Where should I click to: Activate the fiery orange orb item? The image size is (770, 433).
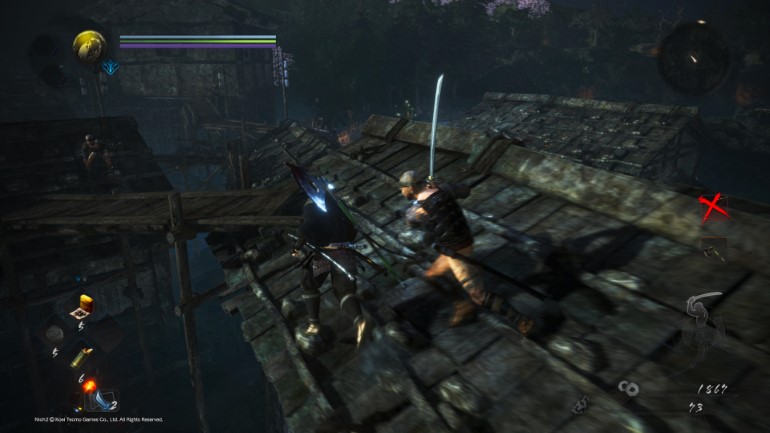88,385
